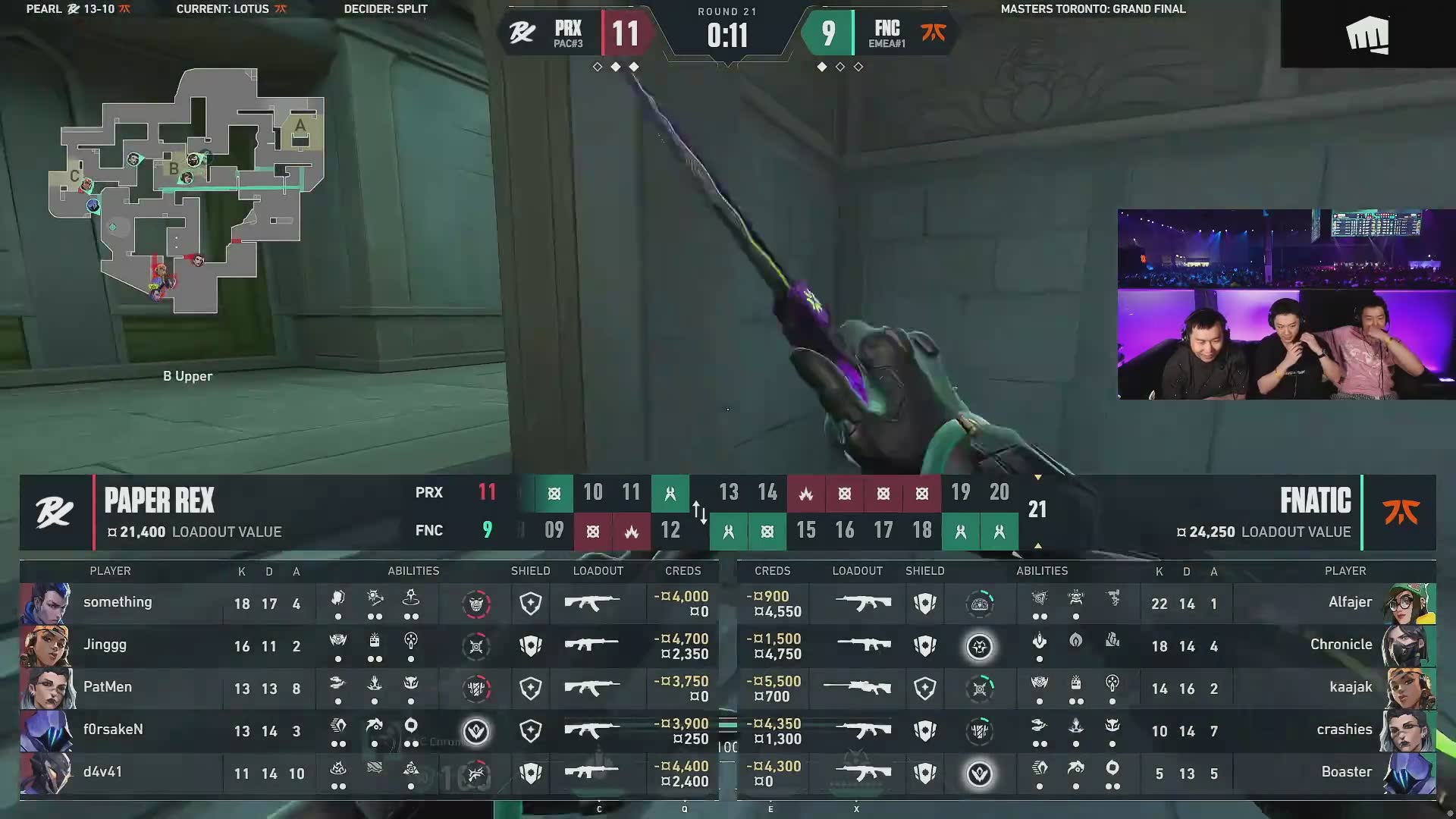
Task: Click the Fnatic logo beside team name
Action: click(x=1400, y=513)
